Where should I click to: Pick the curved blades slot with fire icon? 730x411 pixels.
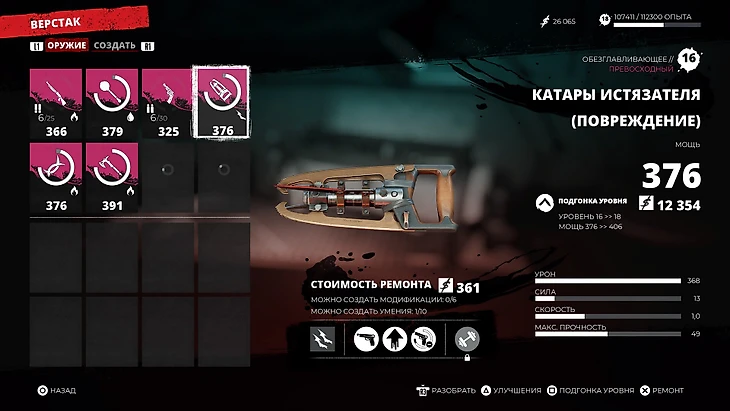pos(56,177)
